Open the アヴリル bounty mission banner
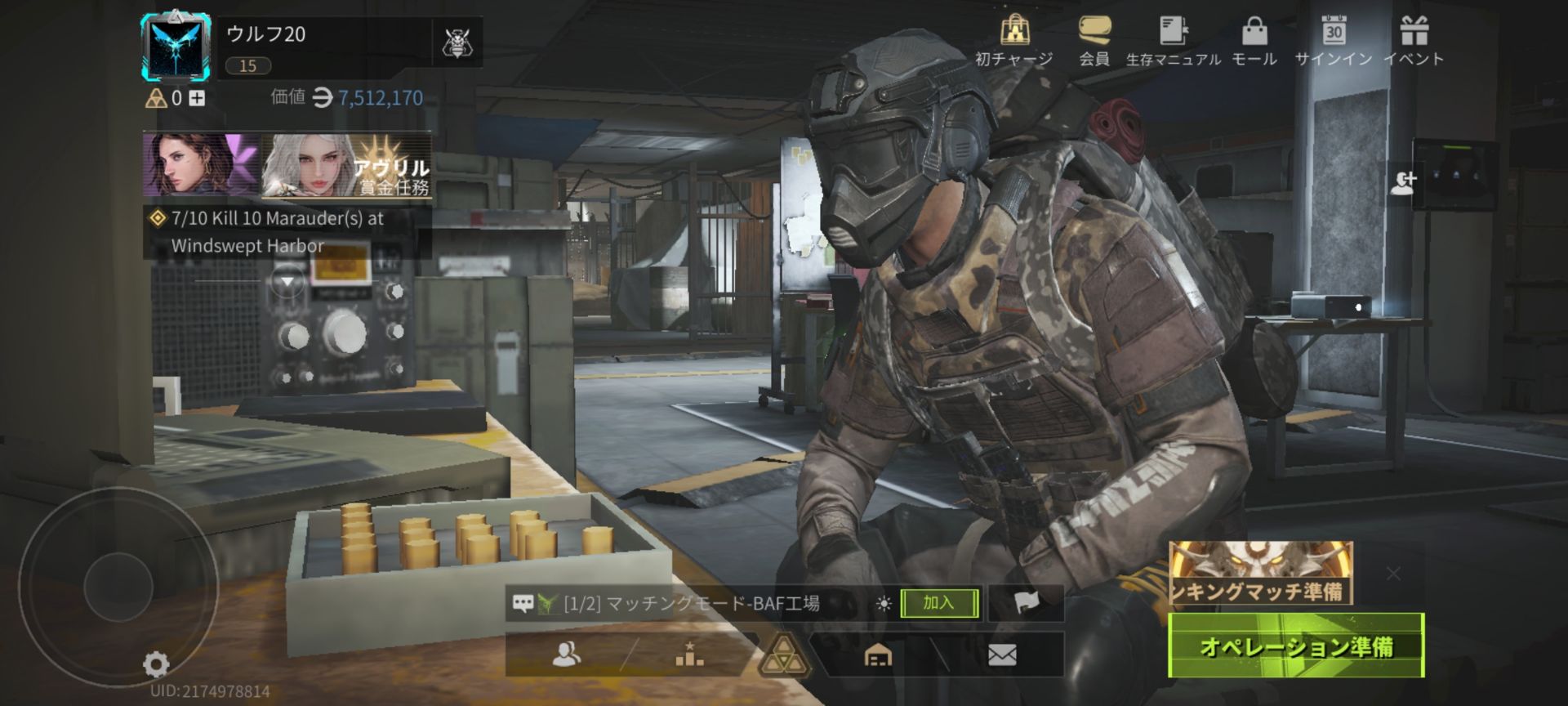Viewport: 1568px width, 706px height. click(x=346, y=166)
